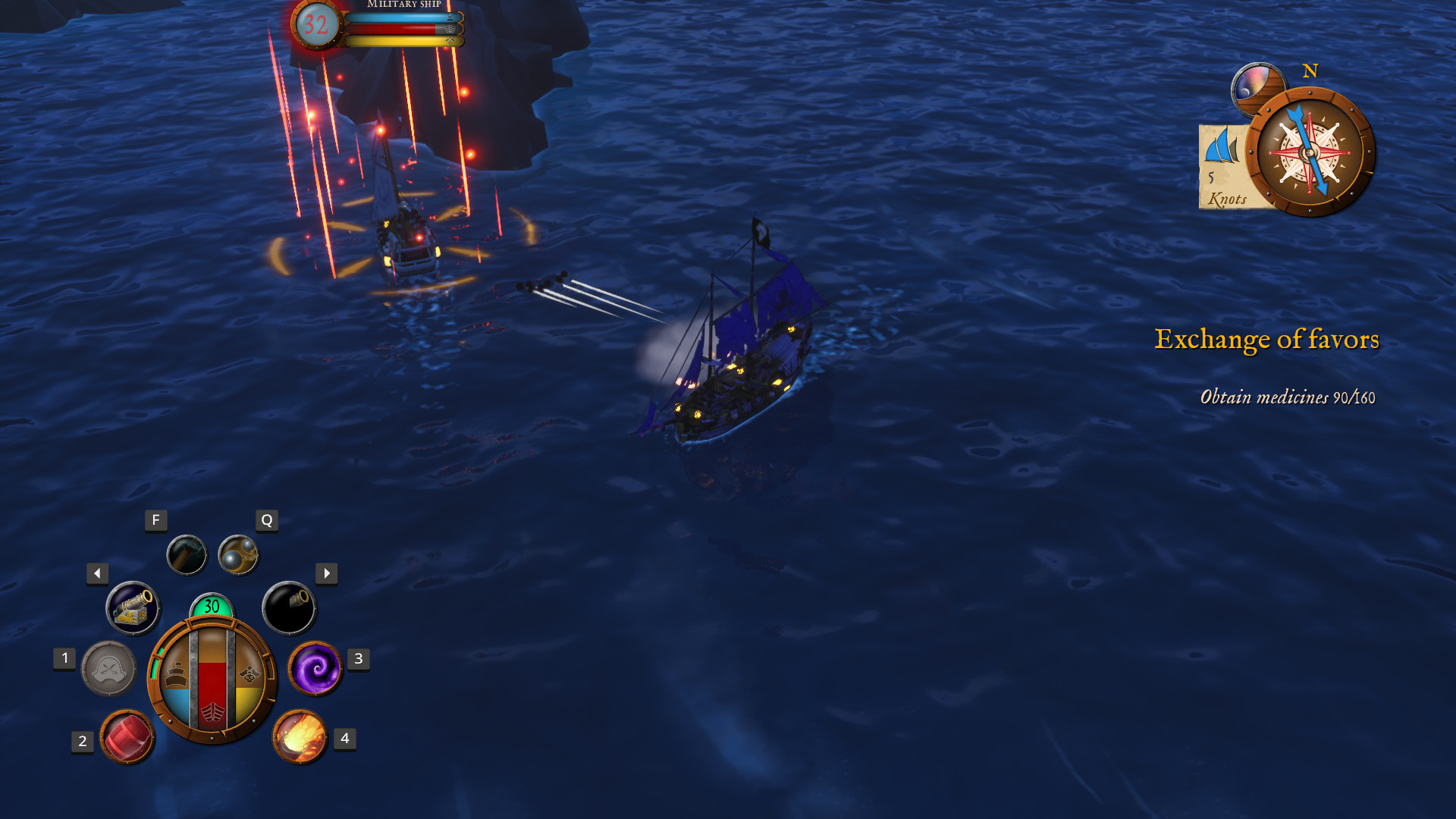Select the boarding ability in slot 1
Image resolution: width=1456 pixels, height=819 pixels.
pos(108,670)
